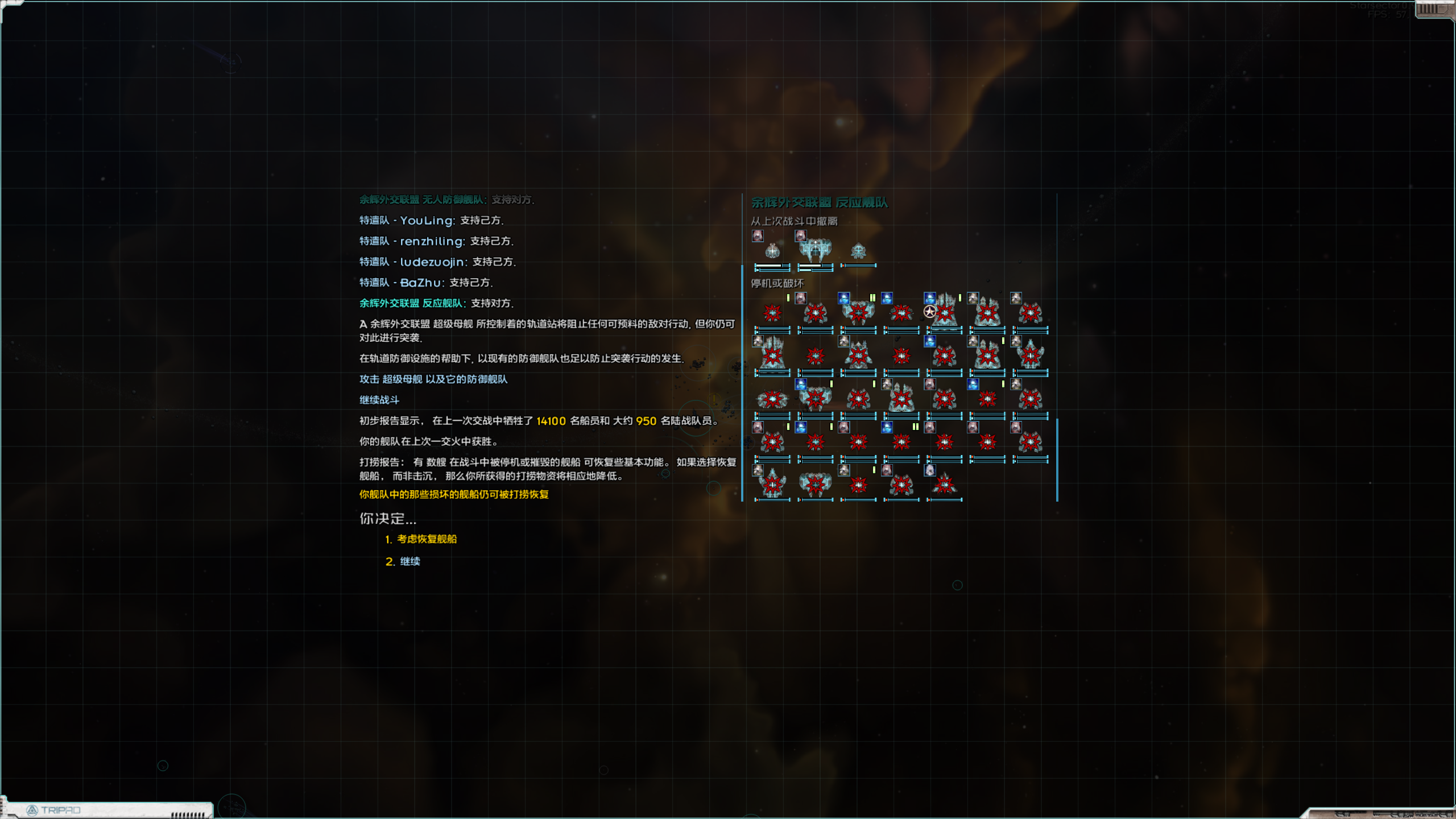The height and width of the screenshot is (819, 1456).
Task: Select the blue AI core icon on the second-row disabled ship
Action: click(929, 342)
